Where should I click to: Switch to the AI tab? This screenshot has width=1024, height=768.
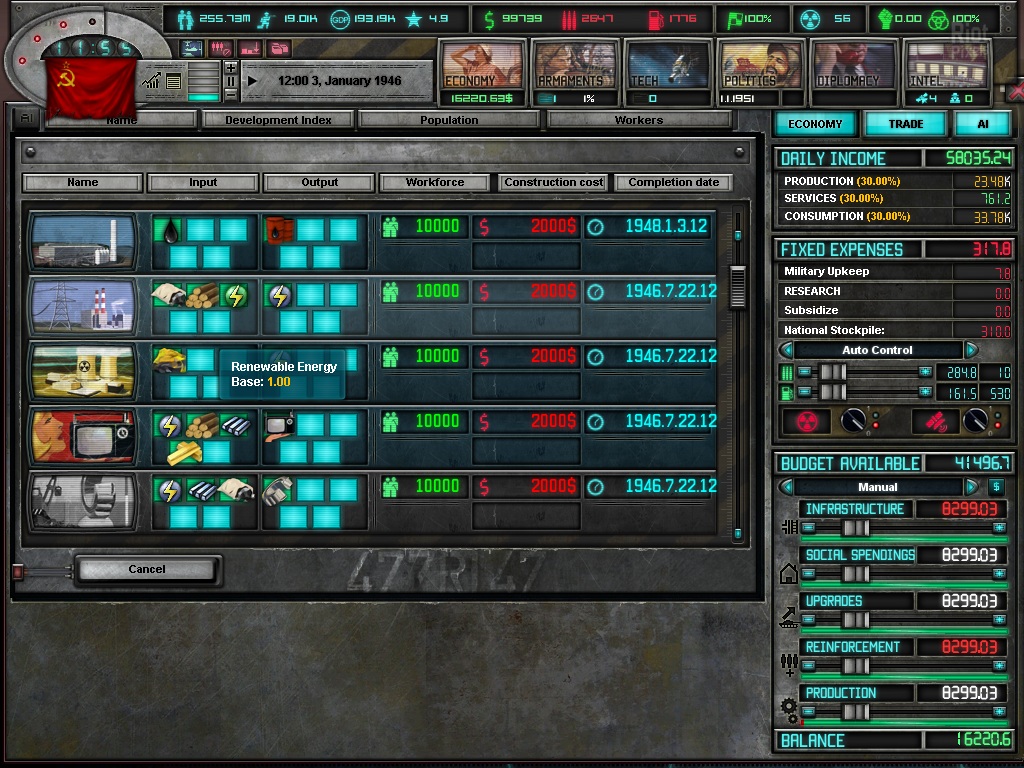point(982,124)
